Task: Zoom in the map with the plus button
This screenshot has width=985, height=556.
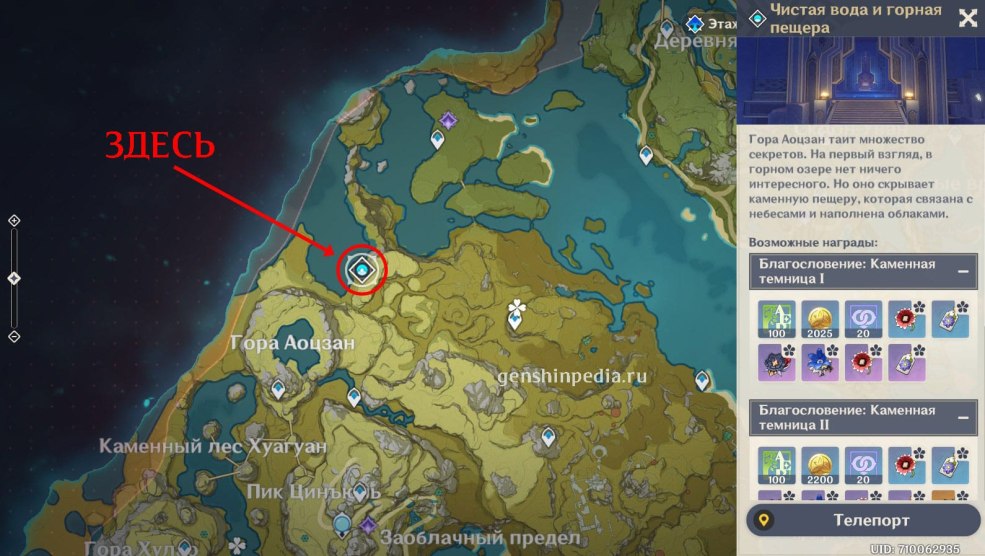Action: [x=14, y=220]
